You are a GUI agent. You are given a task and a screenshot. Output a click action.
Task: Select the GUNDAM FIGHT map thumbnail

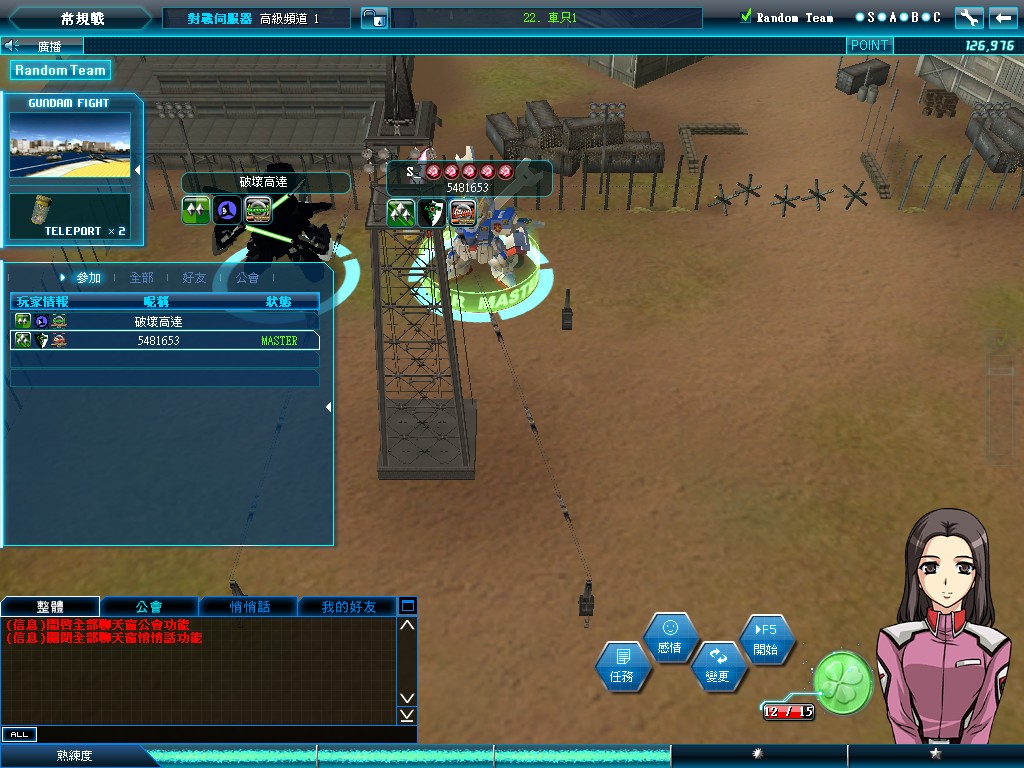(x=70, y=145)
